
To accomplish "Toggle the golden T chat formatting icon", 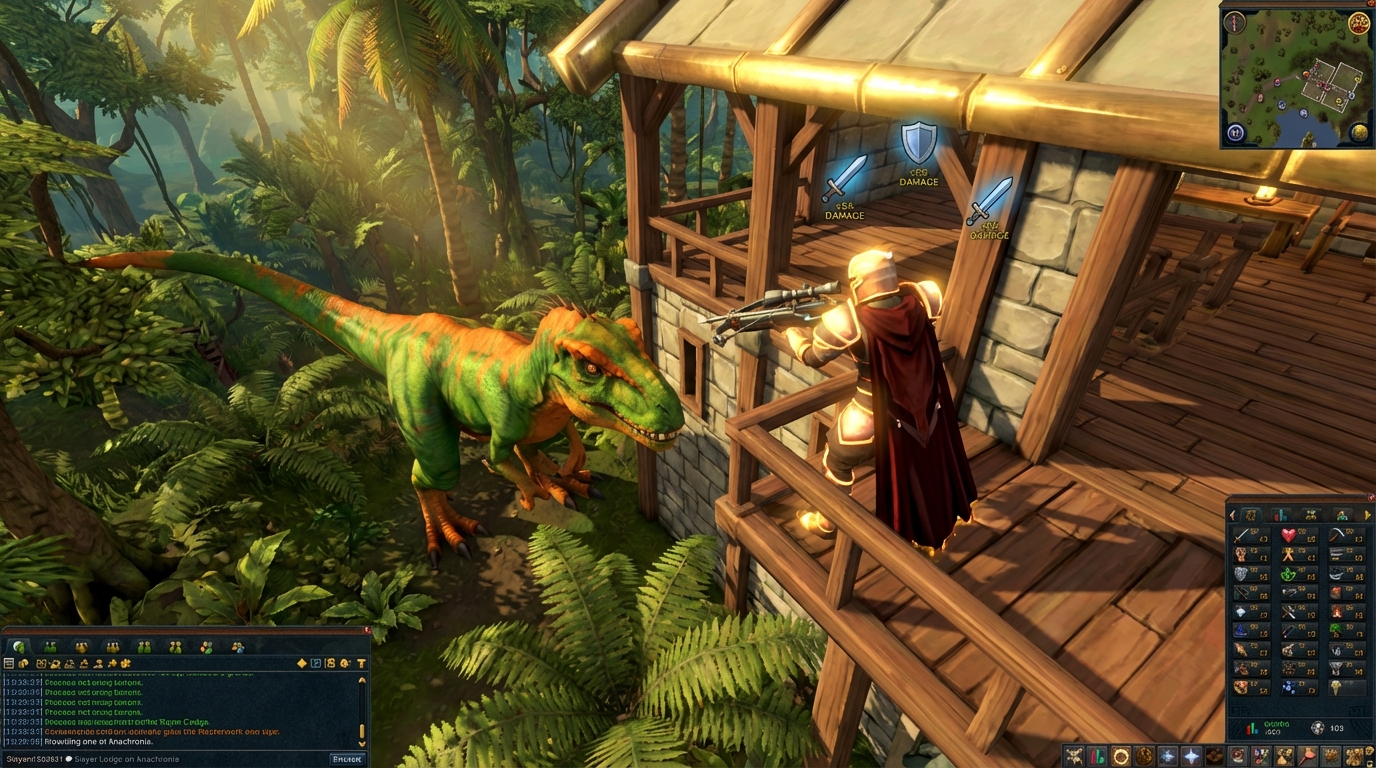I will (x=361, y=664).
